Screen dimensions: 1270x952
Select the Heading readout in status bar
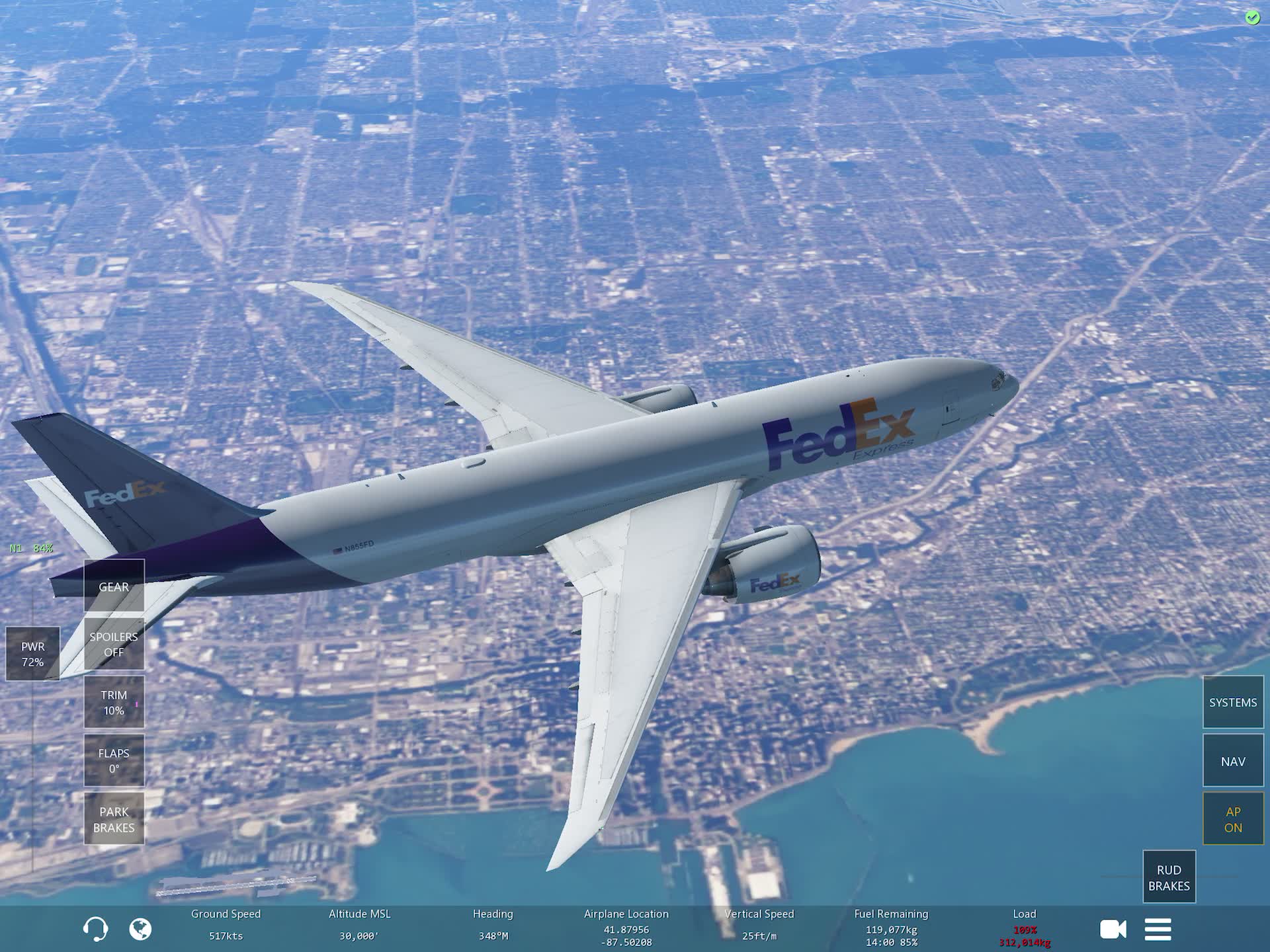click(492, 924)
